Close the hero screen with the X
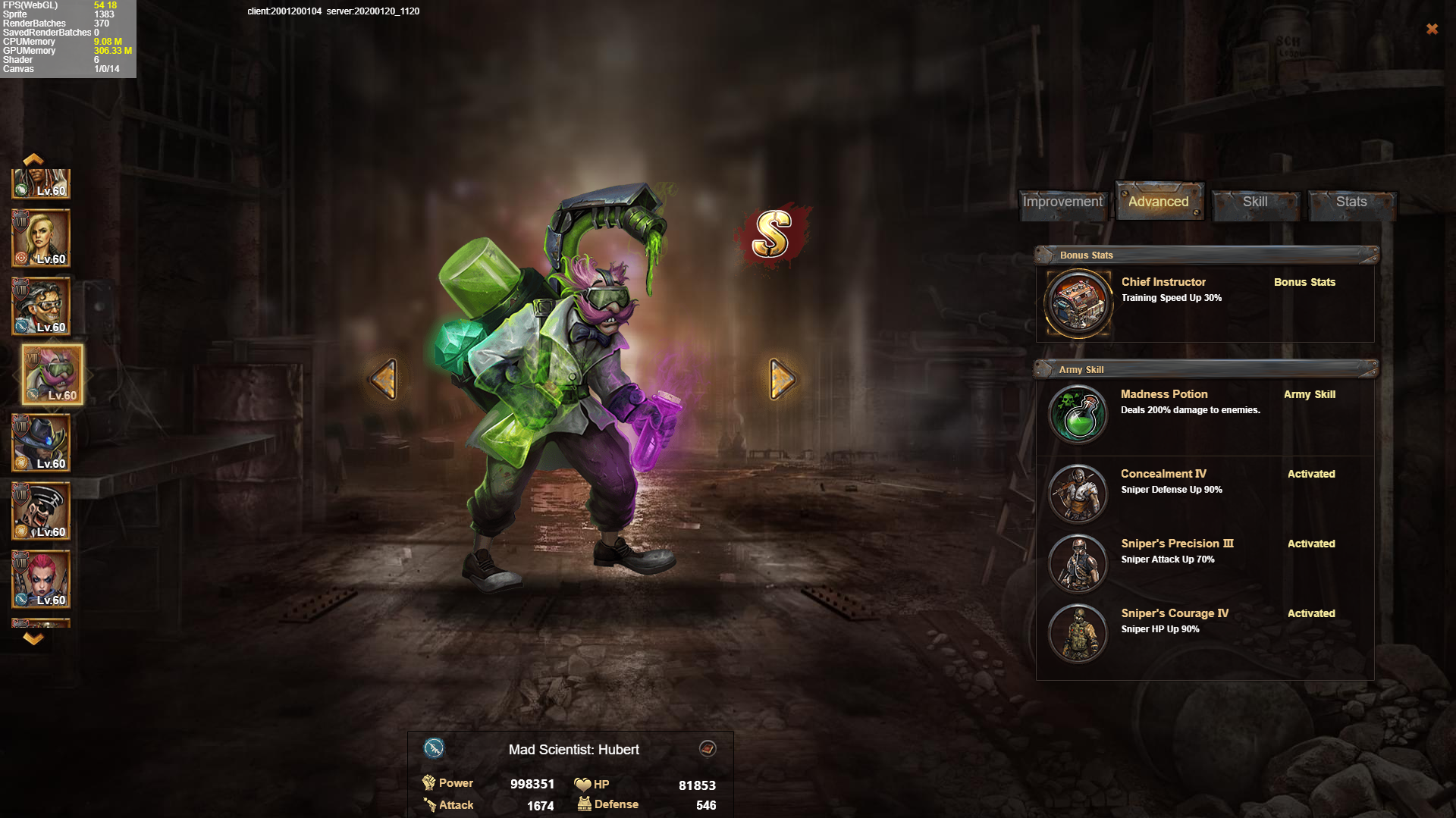The width and height of the screenshot is (1456, 818). tap(1432, 29)
